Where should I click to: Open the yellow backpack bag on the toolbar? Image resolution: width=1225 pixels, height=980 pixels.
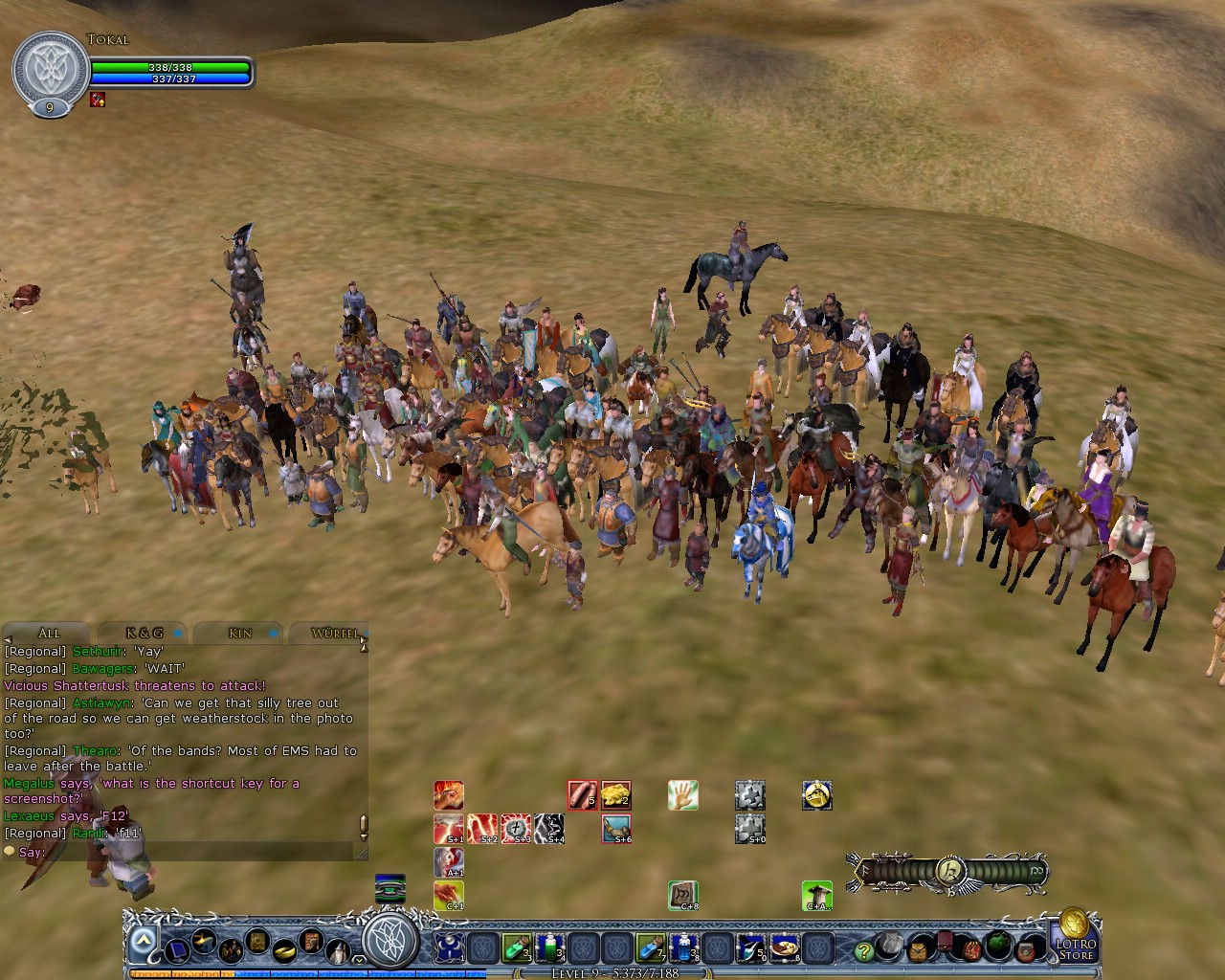click(x=919, y=952)
